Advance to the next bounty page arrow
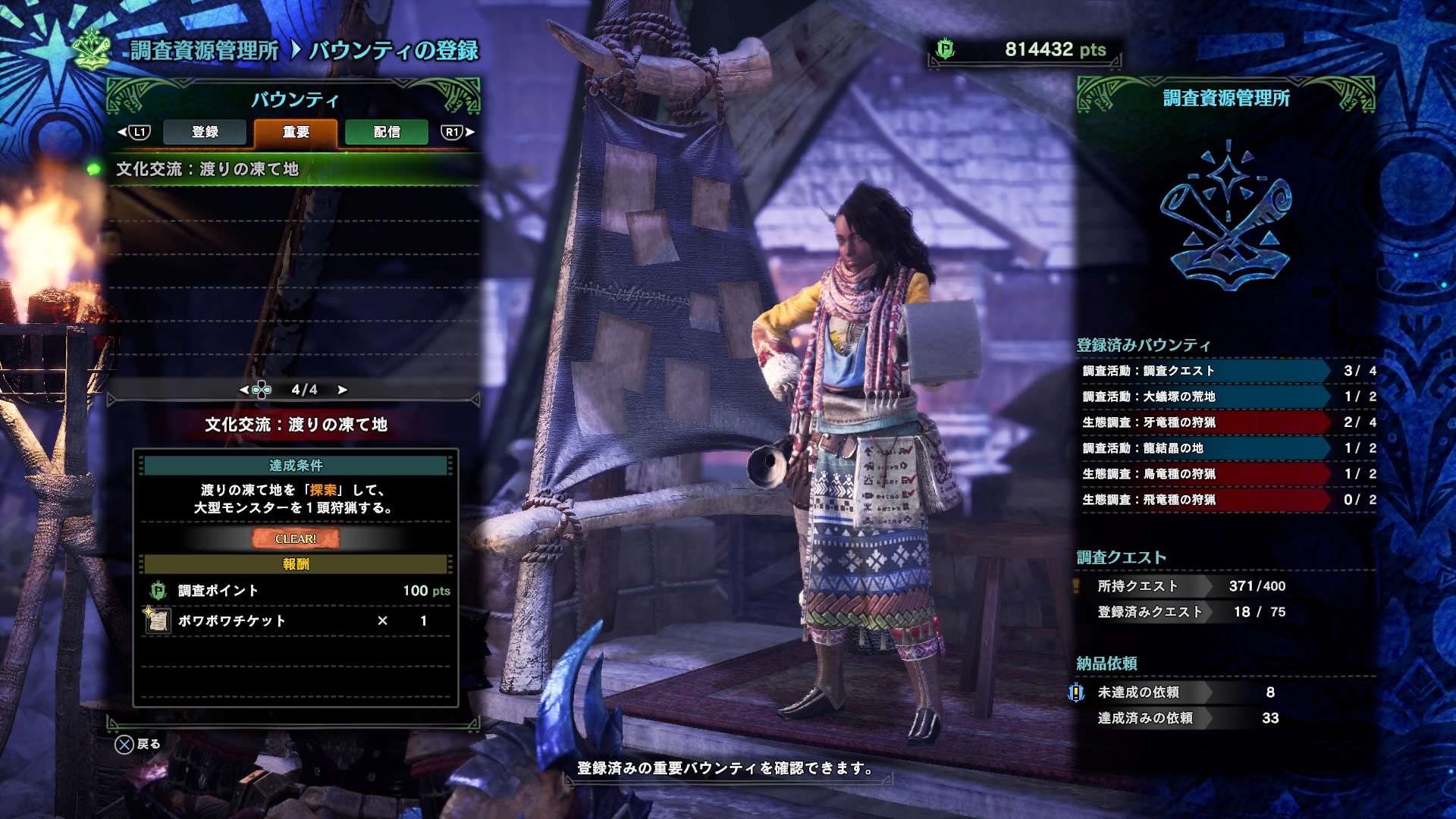This screenshot has width=1456, height=819. pyautogui.click(x=343, y=390)
